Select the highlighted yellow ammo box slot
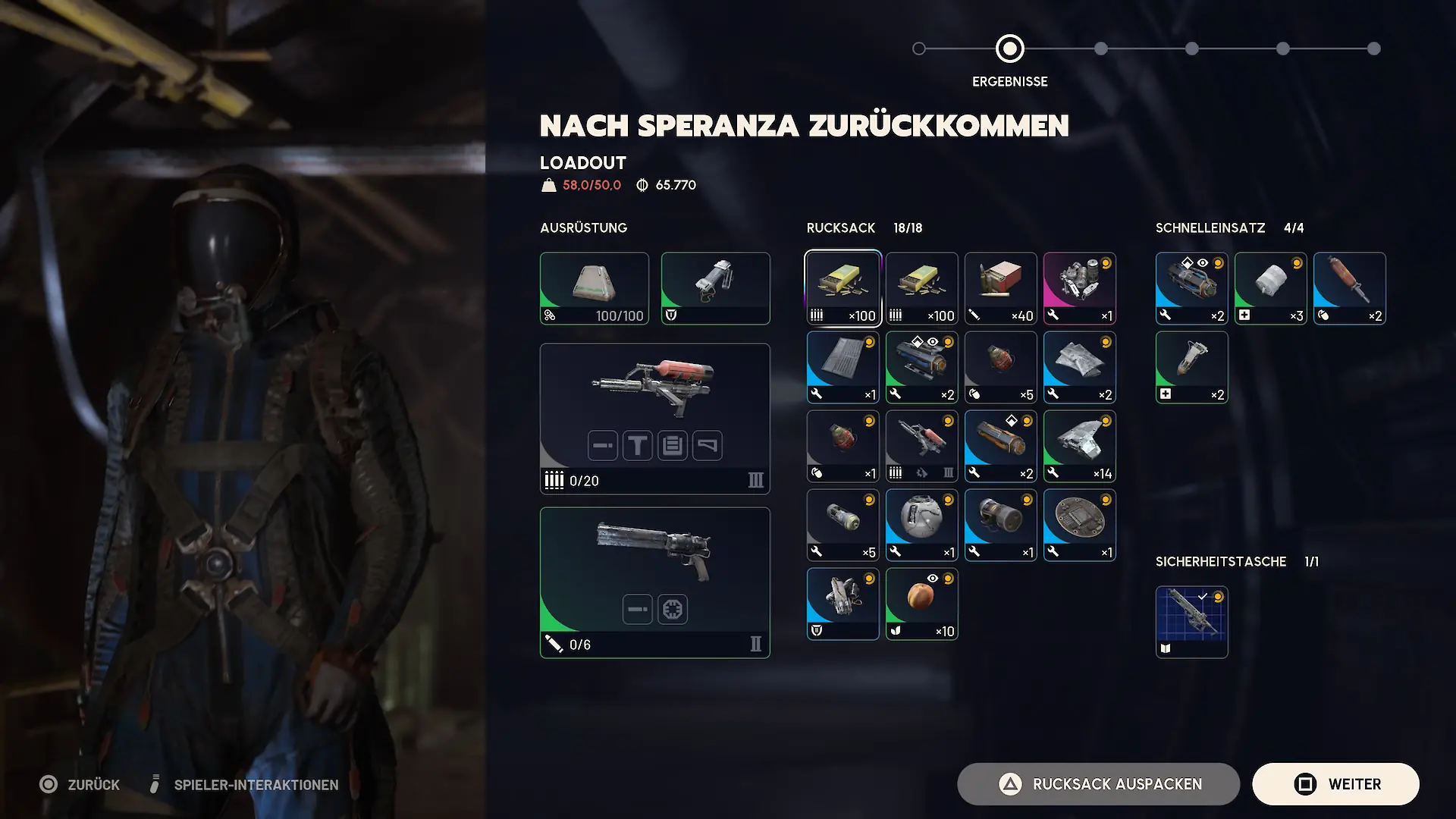 pos(843,288)
